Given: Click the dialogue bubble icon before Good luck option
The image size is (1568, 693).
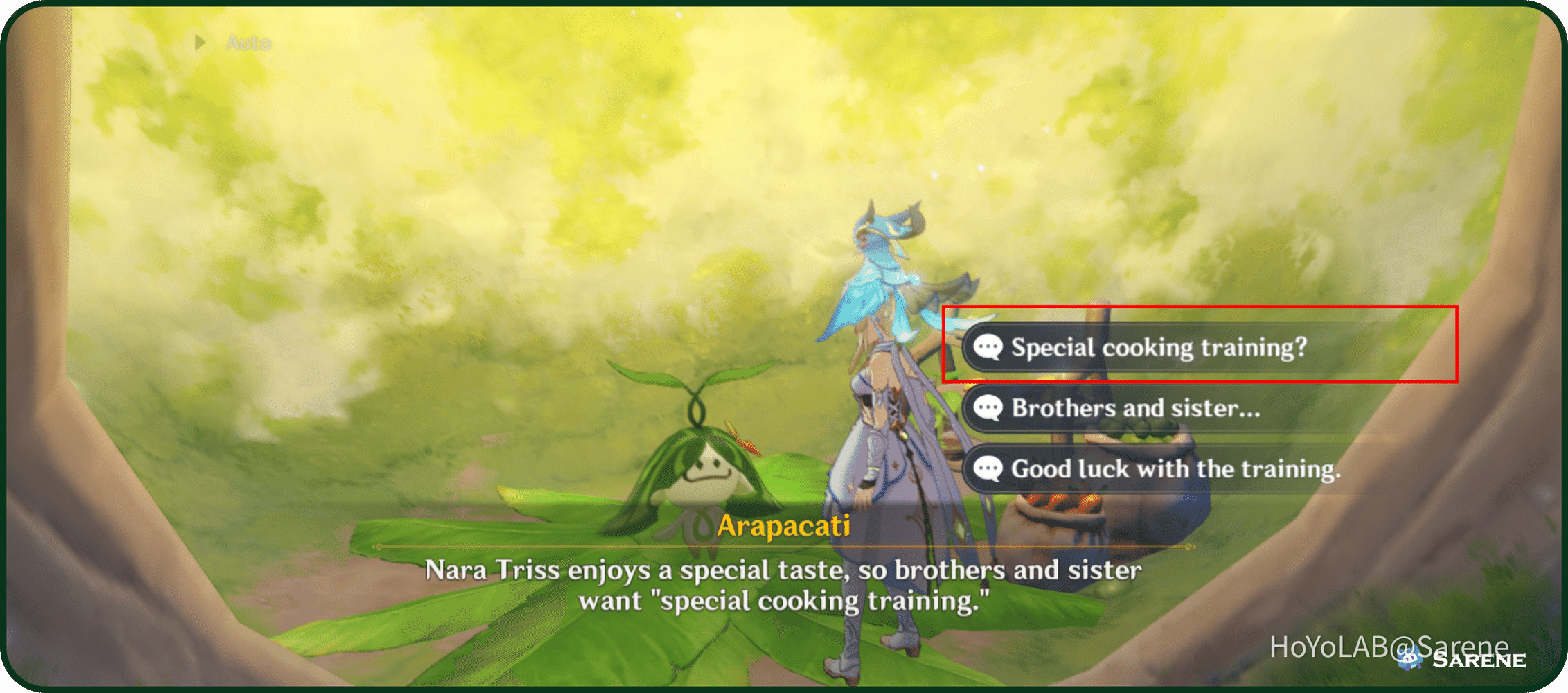Looking at the screenshot, I should (990, 470).
